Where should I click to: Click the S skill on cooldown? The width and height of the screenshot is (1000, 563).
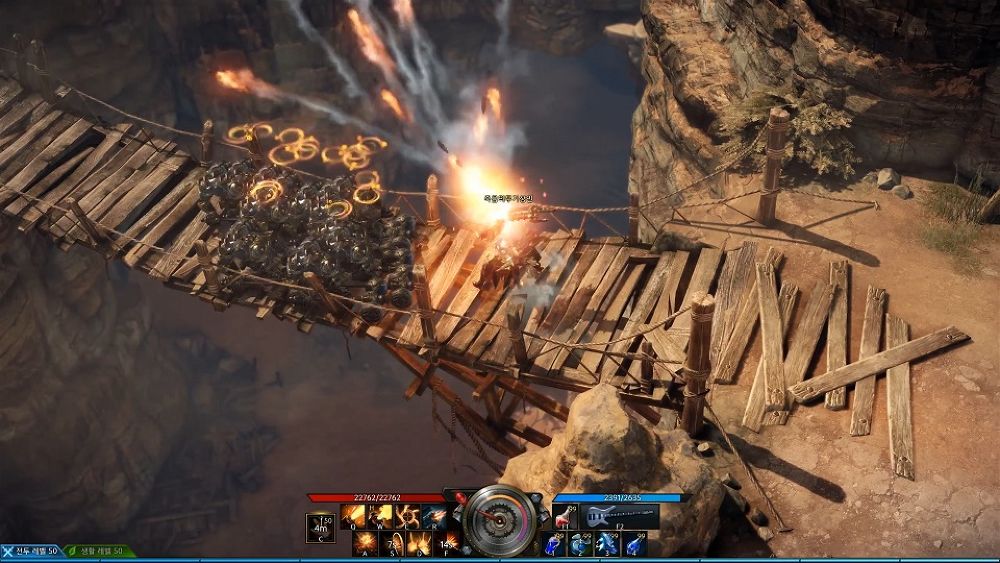392,544
